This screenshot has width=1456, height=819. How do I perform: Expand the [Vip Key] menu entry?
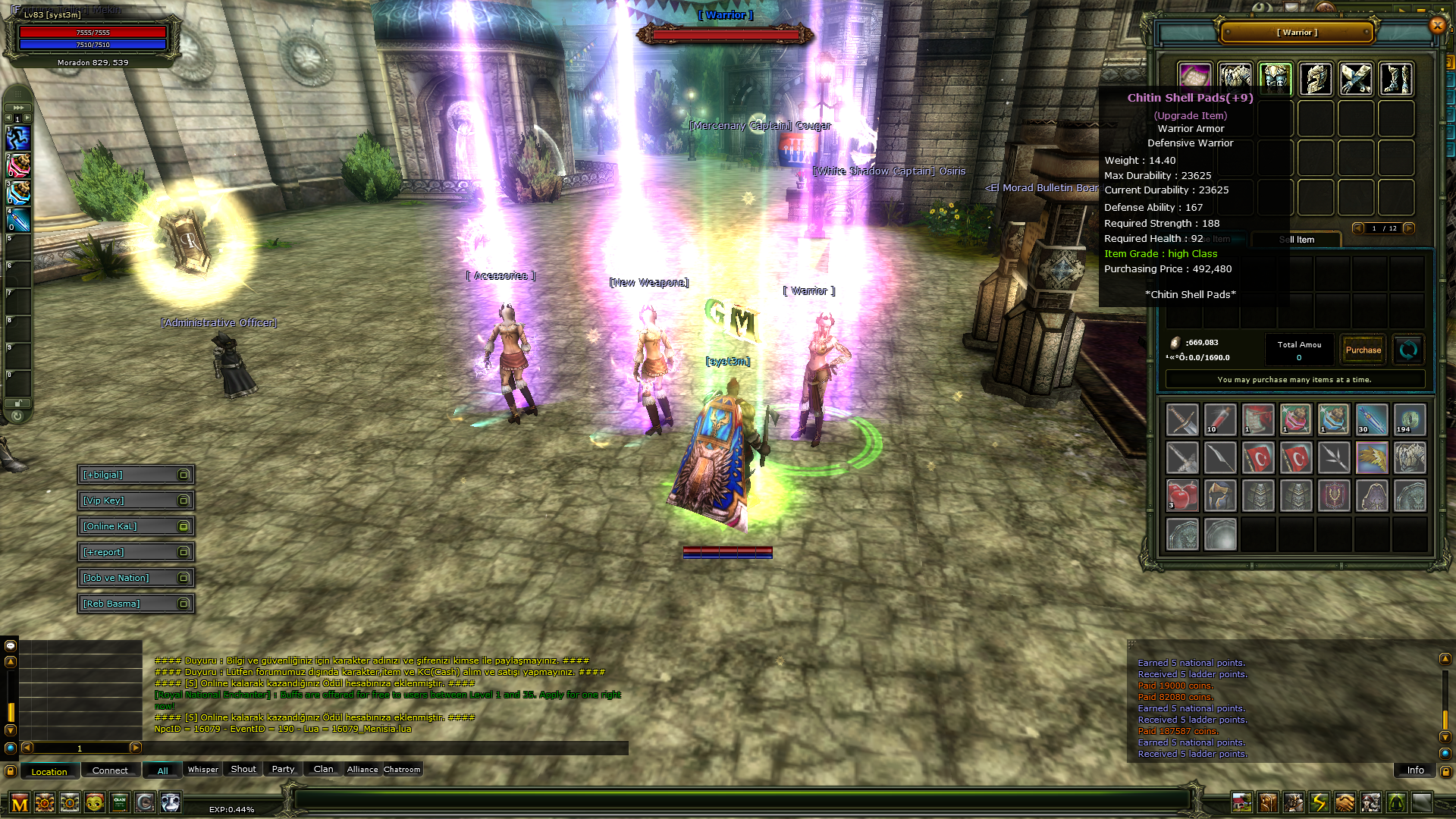135,500
